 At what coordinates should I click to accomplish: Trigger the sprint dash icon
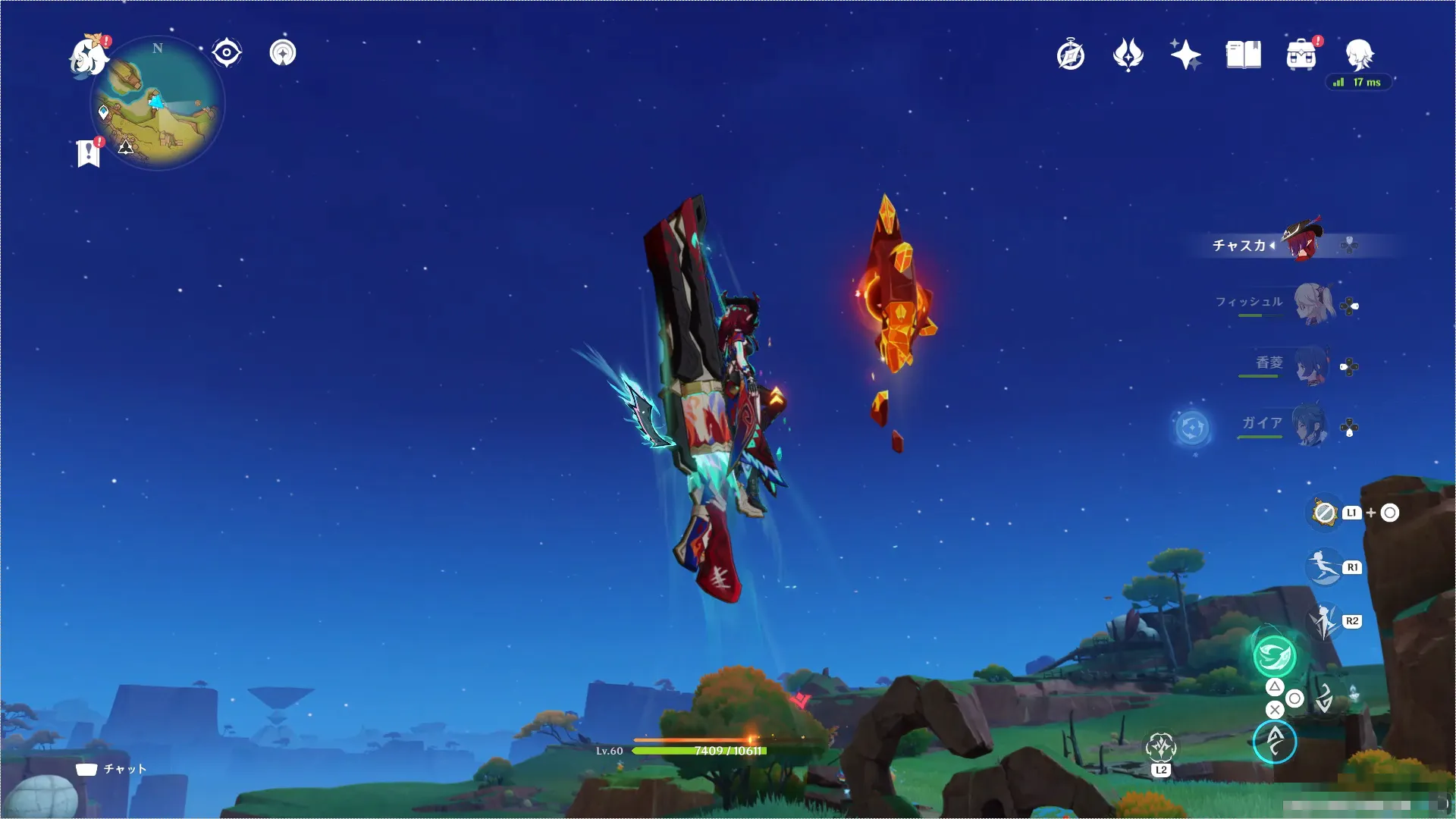pyautogui.click(x=1323, y=567)
